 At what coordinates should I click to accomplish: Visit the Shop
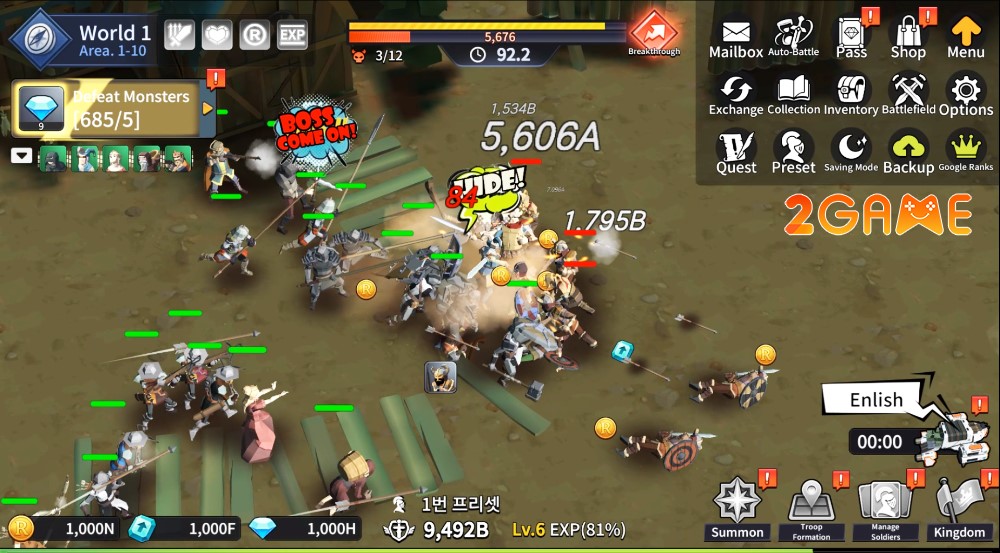908,38
